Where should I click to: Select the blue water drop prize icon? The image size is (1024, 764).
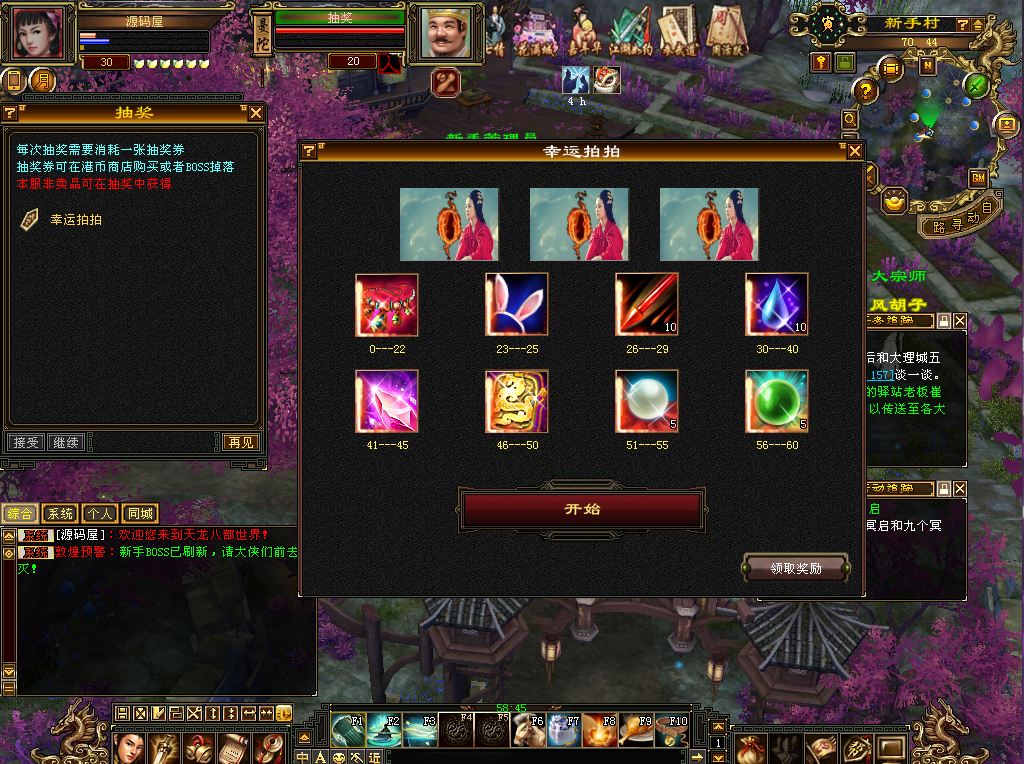tap(776, 304)
